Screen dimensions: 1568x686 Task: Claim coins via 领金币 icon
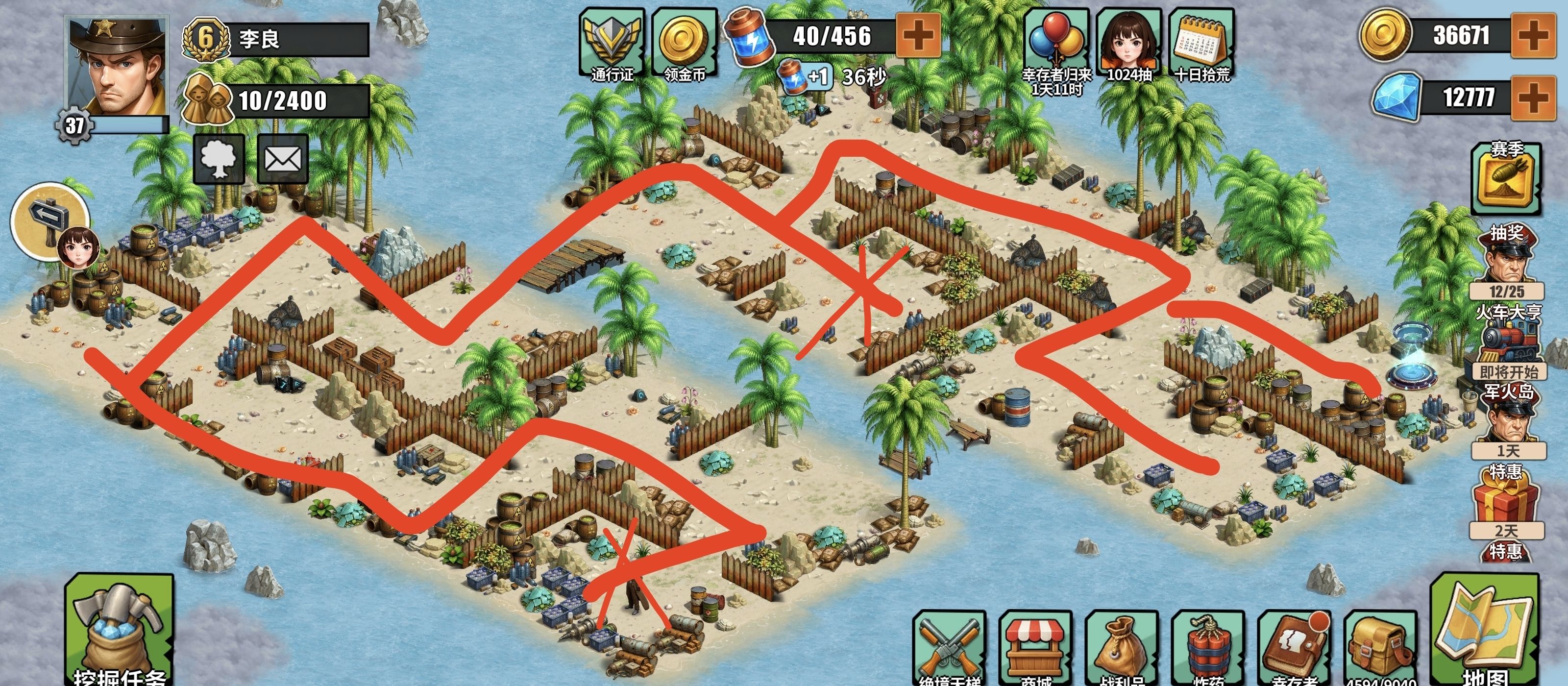[684, 44]
